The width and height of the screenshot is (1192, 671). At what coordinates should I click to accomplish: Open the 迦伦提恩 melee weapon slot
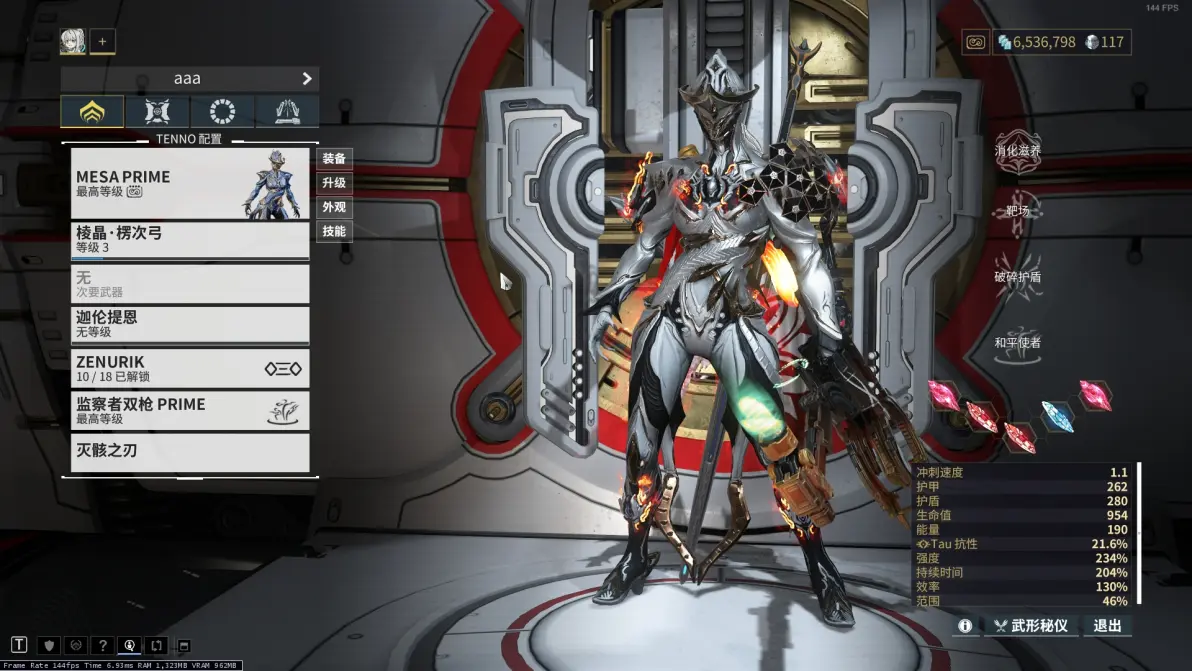(190, 324)
